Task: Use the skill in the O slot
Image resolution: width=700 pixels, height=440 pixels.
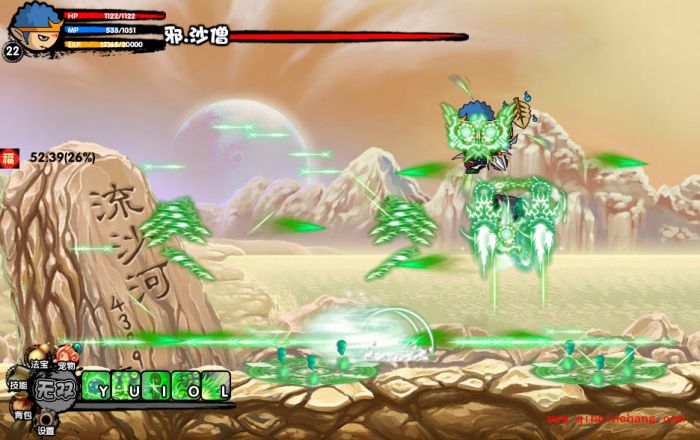Action: (x=187, y=385)
